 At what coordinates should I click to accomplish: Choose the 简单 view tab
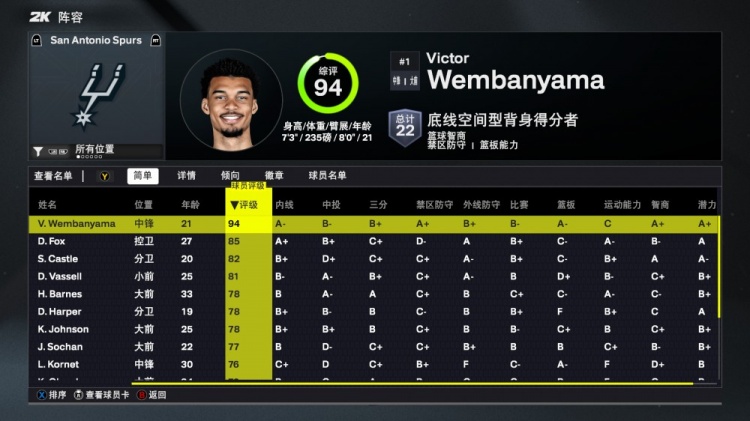(143, 175)
